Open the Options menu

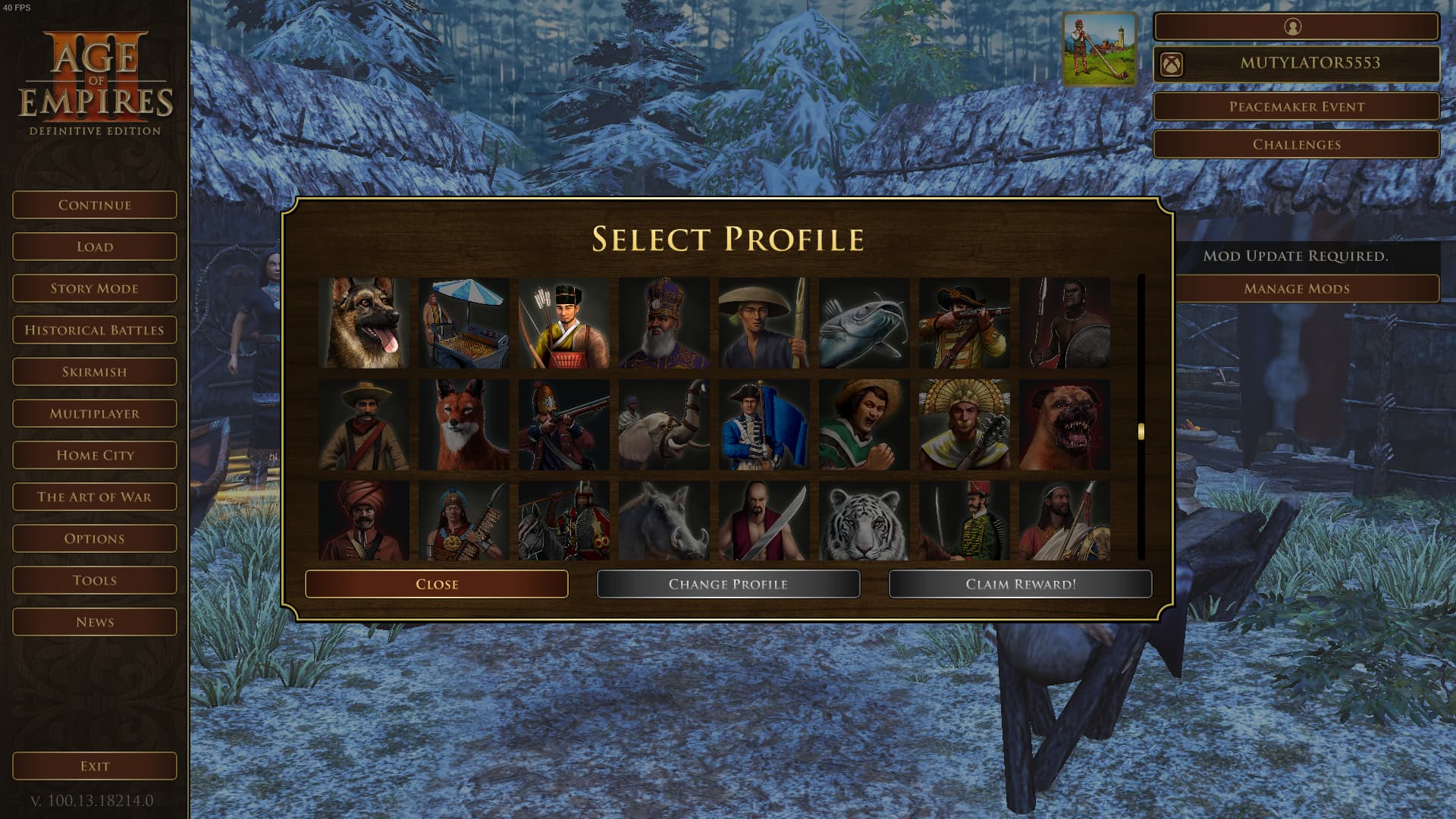click(95, 538)
